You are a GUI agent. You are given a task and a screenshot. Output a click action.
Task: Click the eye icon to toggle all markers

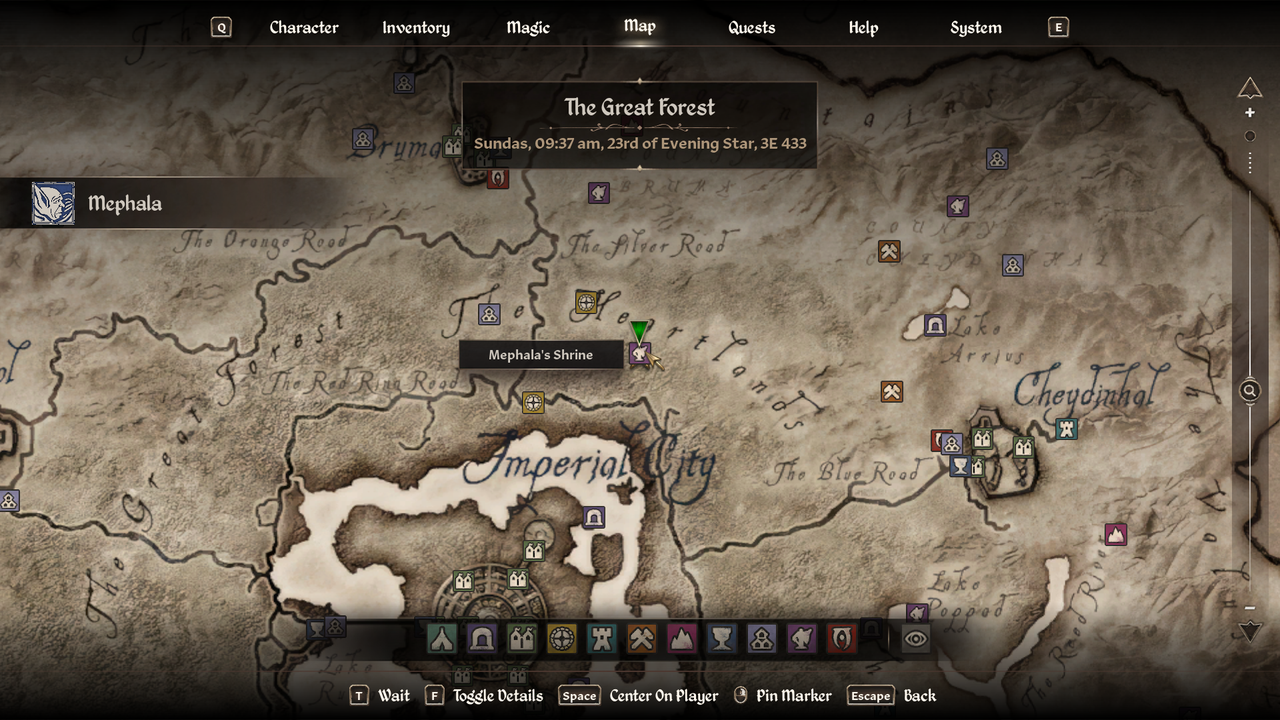point(916,638)
